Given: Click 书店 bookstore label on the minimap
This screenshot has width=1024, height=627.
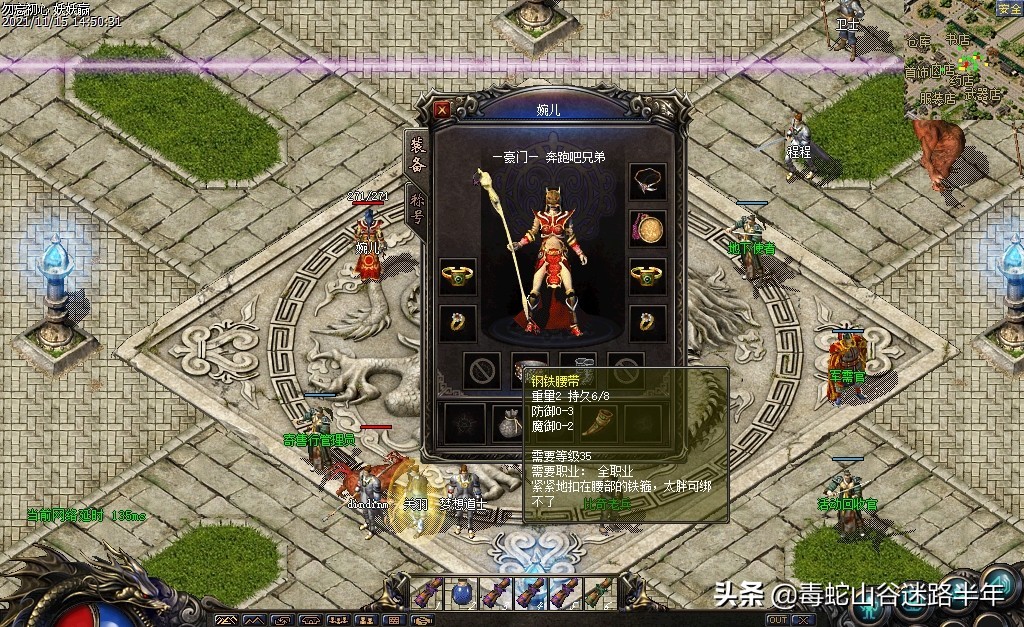Looking at the screenshot, I should [x=957, y=40].
